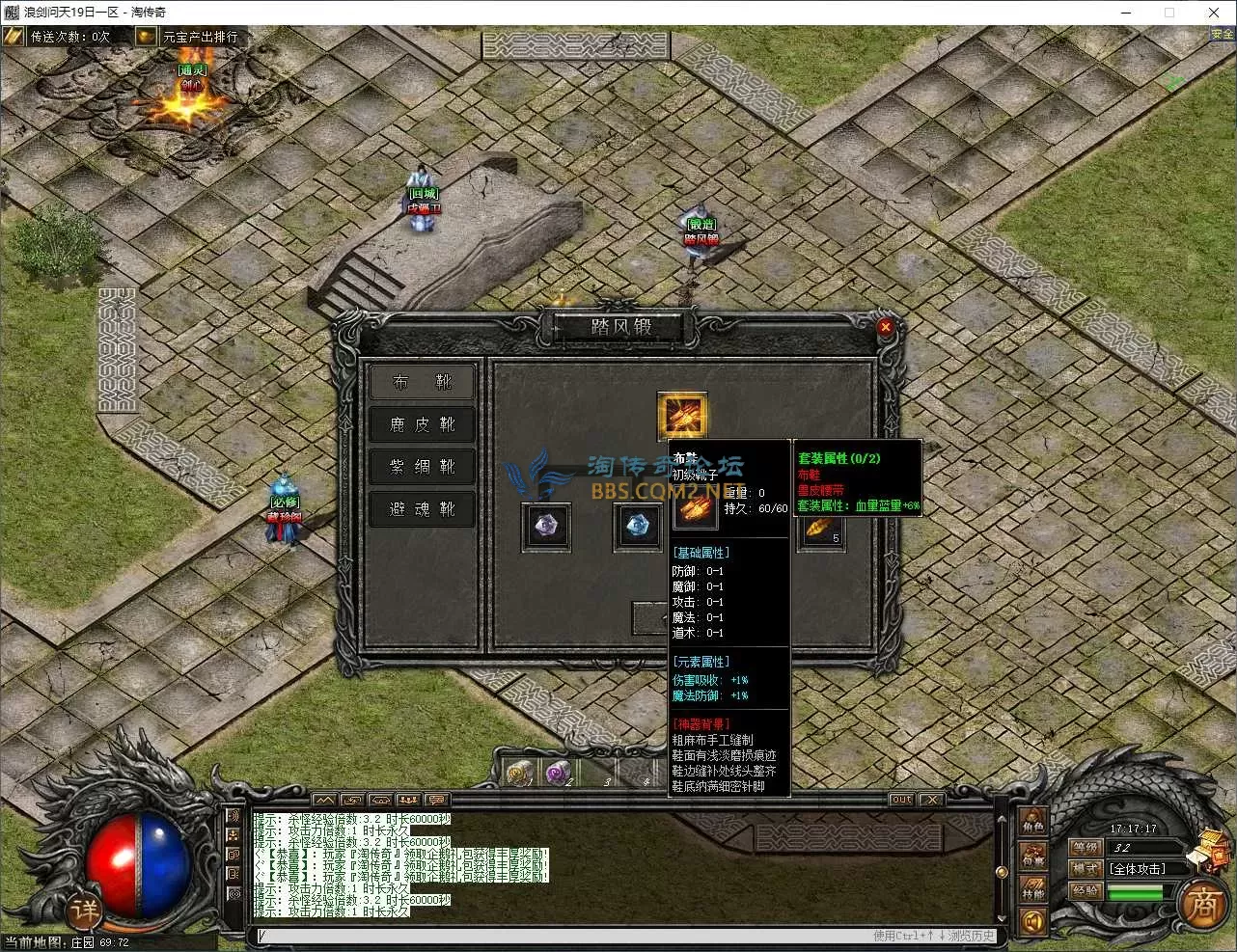This screenshot has height=952, width=1237.
Task: Open the 避魂靴 boot category
Action: 422,509
